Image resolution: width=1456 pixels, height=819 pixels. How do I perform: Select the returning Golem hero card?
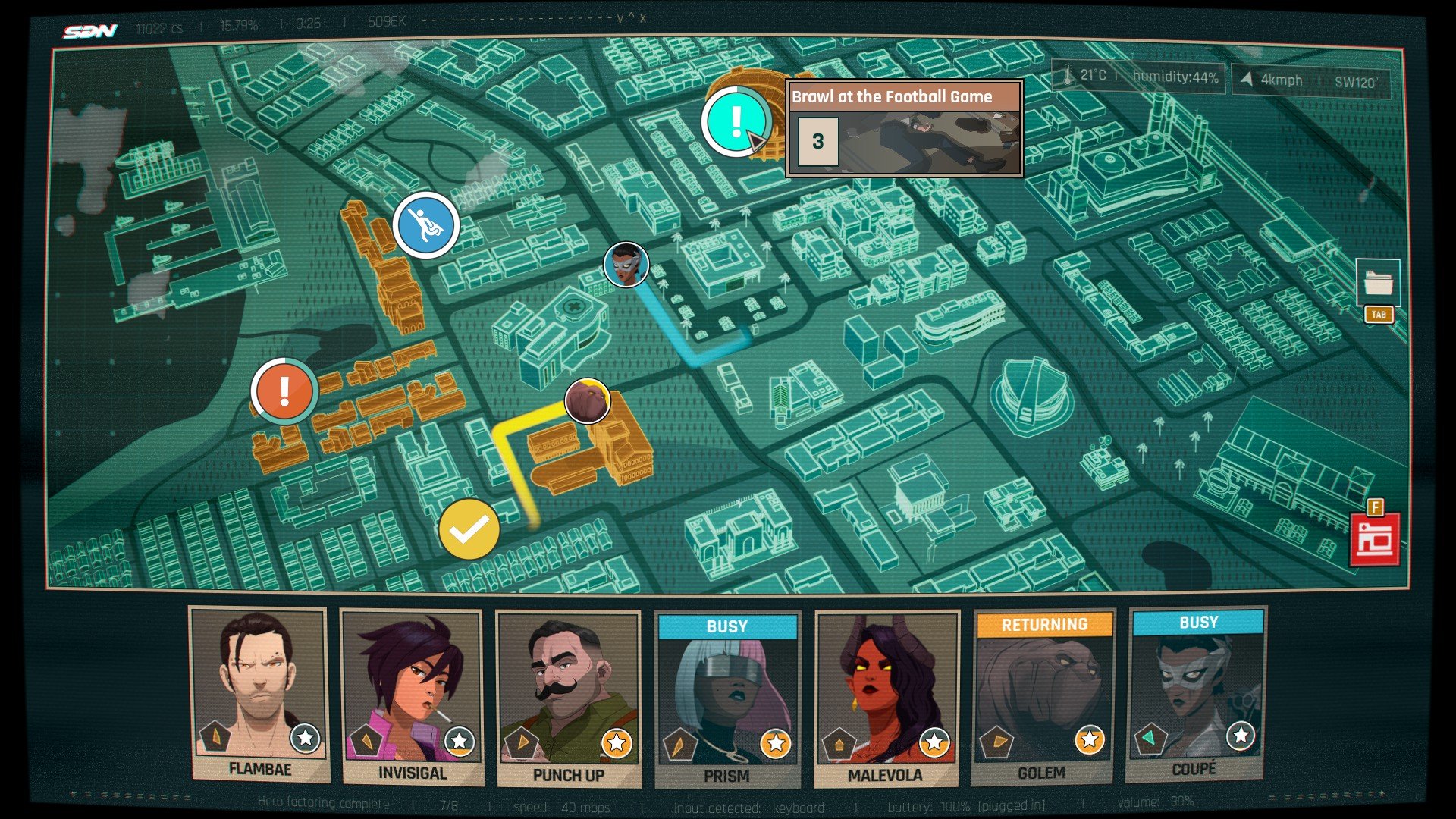(x=1043, y=696)
